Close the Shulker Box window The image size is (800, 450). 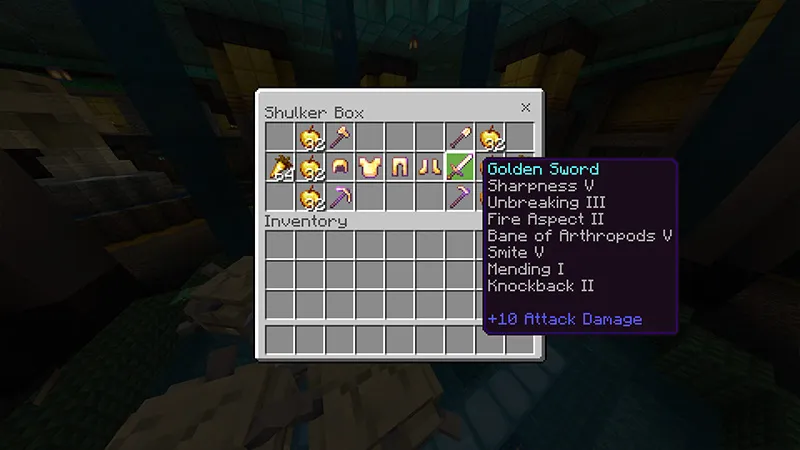coord(525,107)
